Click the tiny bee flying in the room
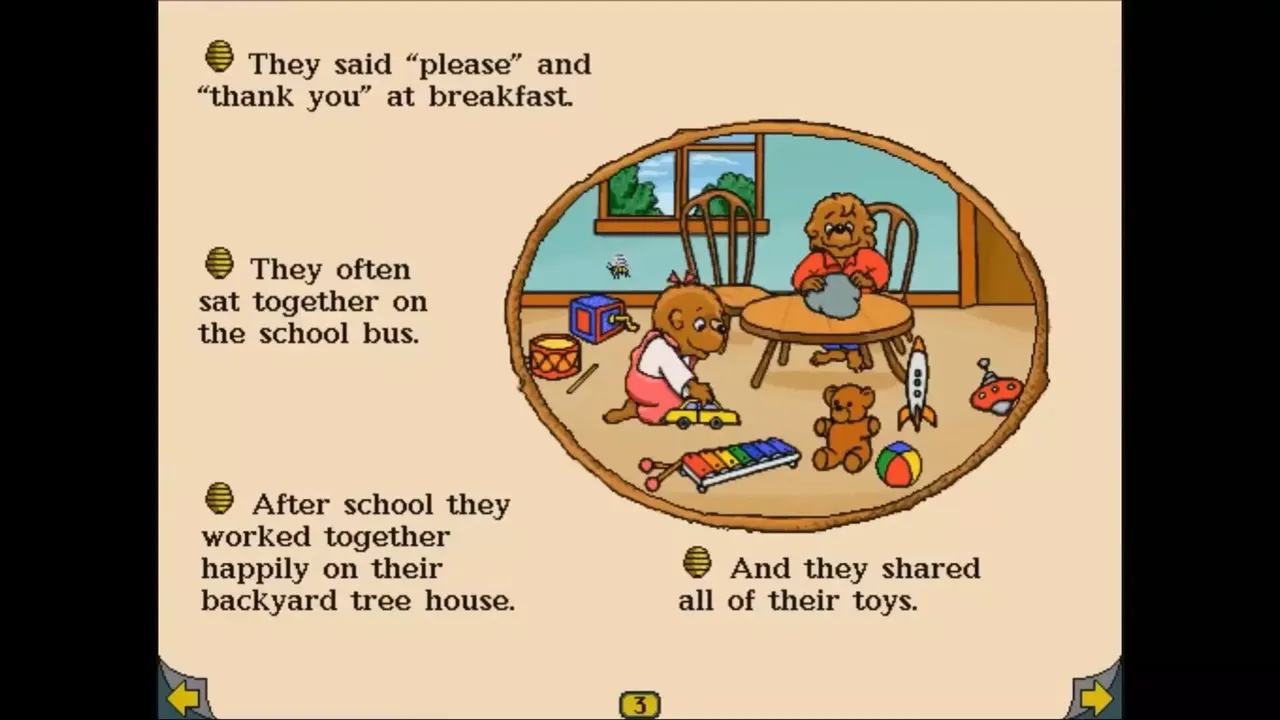Viewport: 1280px width, 720px height. point(618,265)
